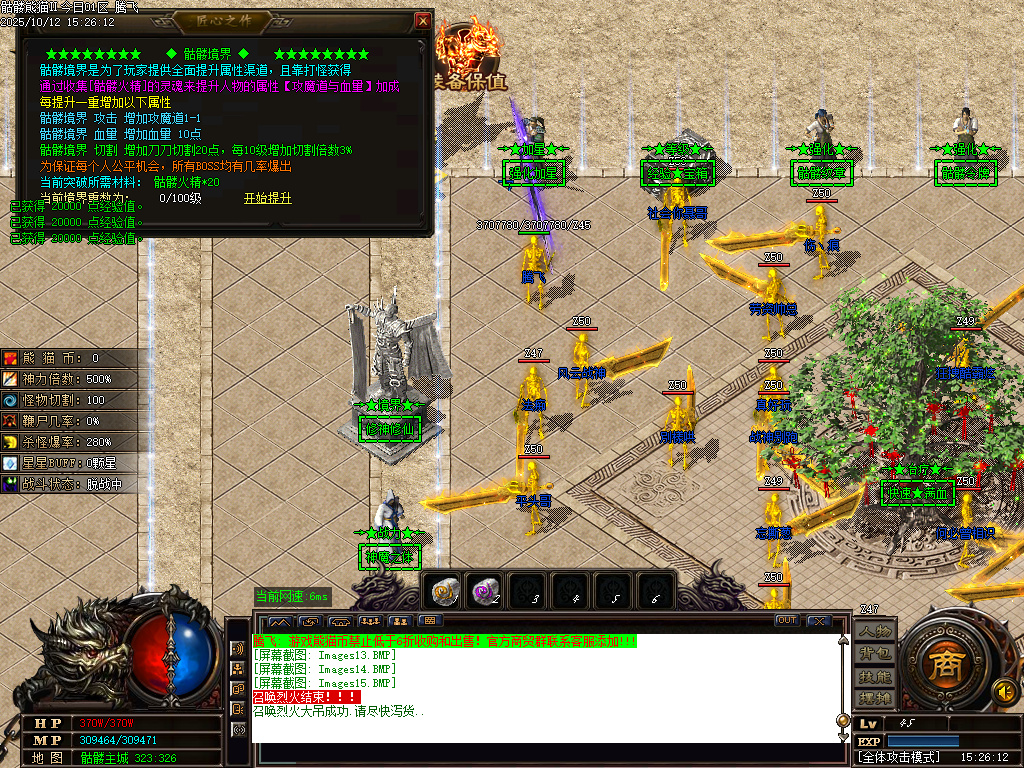Viewport: 1024px width, 768px height.
Task: Open the 装备保值 flaming dragon icon
Action: pos(470,62)
